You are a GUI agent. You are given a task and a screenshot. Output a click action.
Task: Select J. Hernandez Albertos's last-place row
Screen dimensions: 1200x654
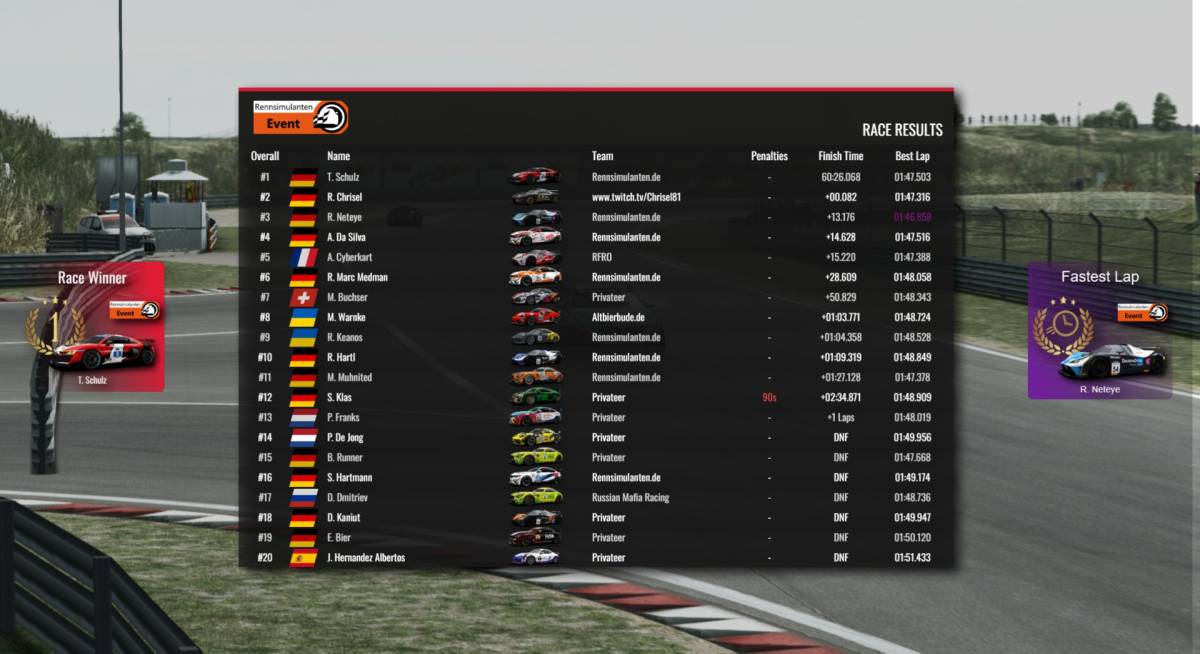pyautogui.click(x=596, y=557)
